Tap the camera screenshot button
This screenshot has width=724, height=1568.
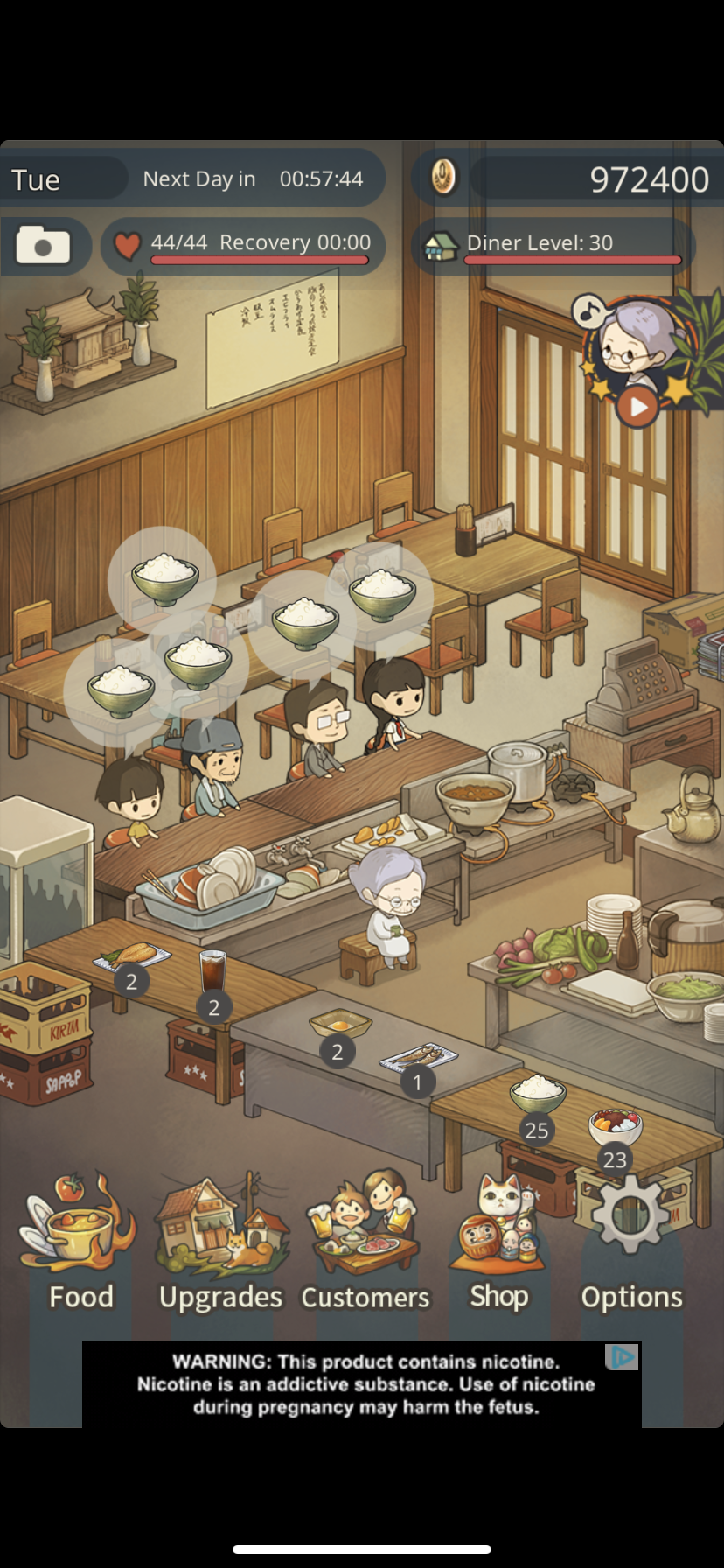coord(44,246)
